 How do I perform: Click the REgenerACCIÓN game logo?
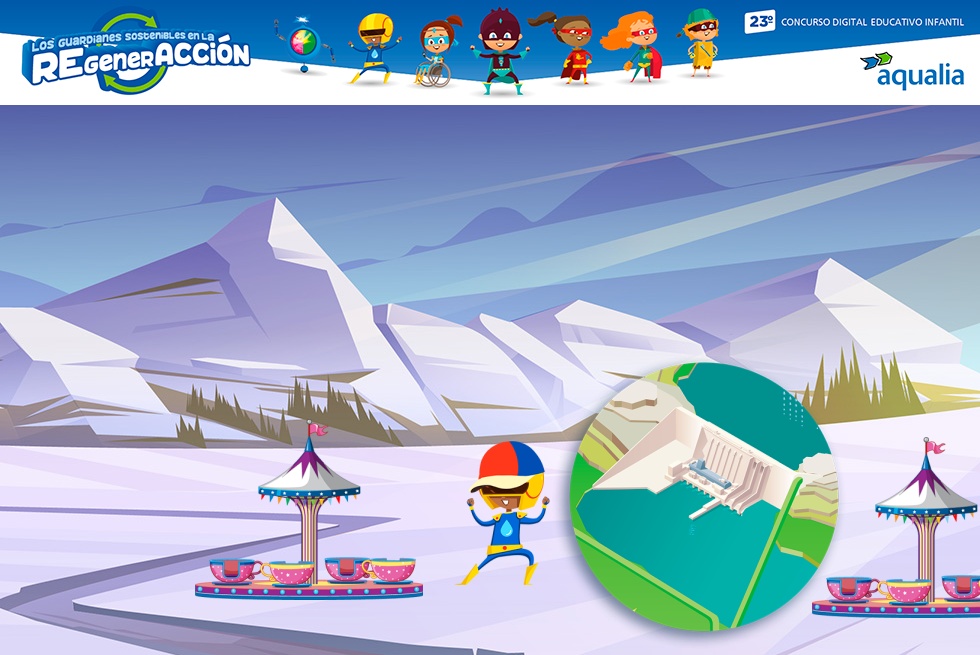tap(138, 55)
